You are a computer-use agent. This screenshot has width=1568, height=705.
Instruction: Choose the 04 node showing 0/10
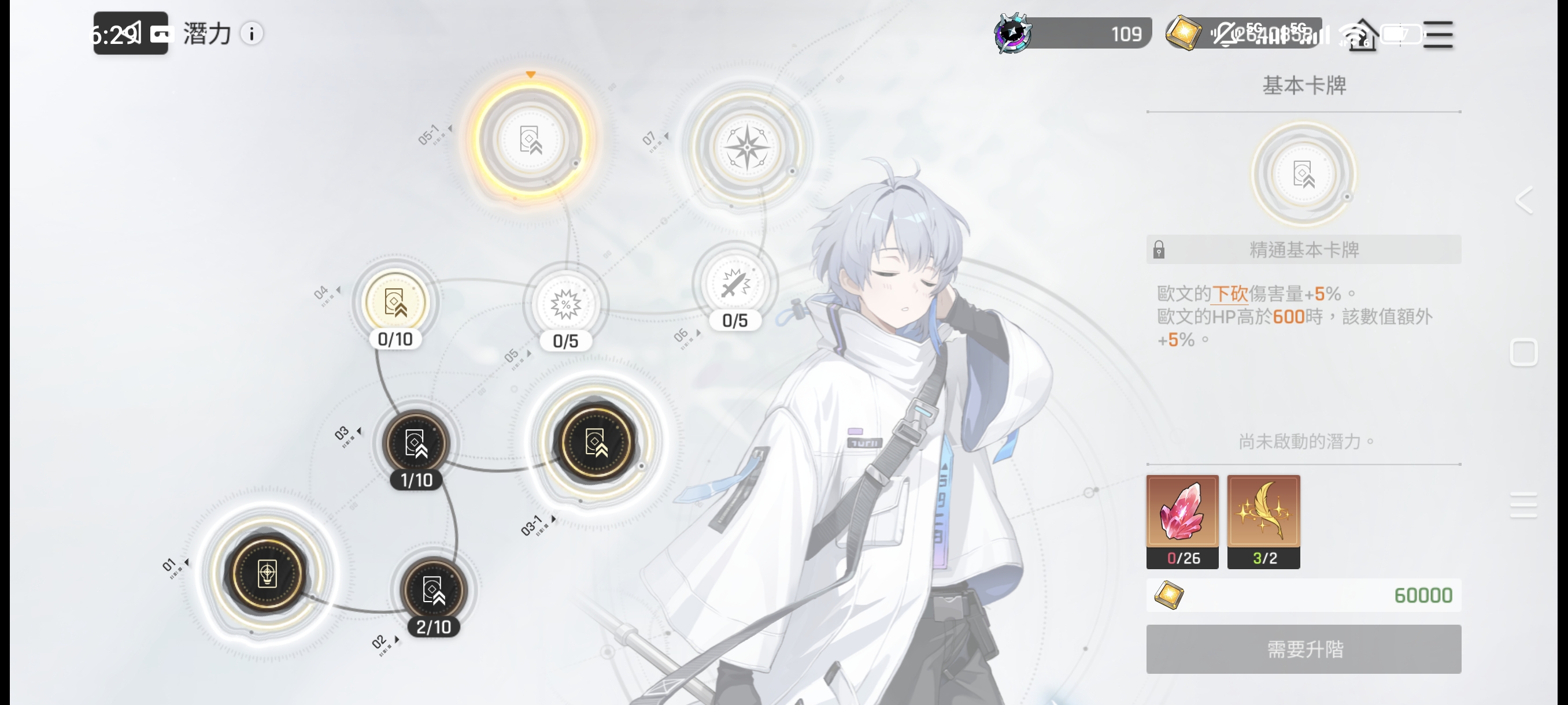point(395,302)
